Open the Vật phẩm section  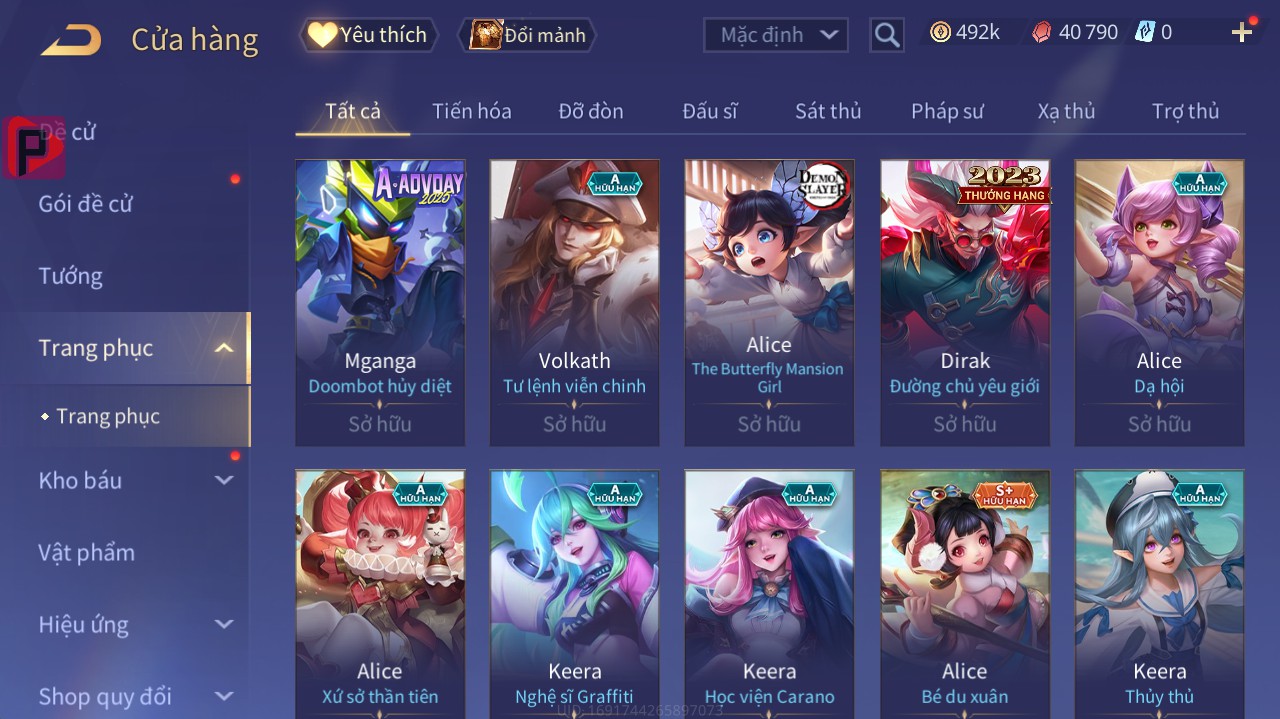point(86,553)
